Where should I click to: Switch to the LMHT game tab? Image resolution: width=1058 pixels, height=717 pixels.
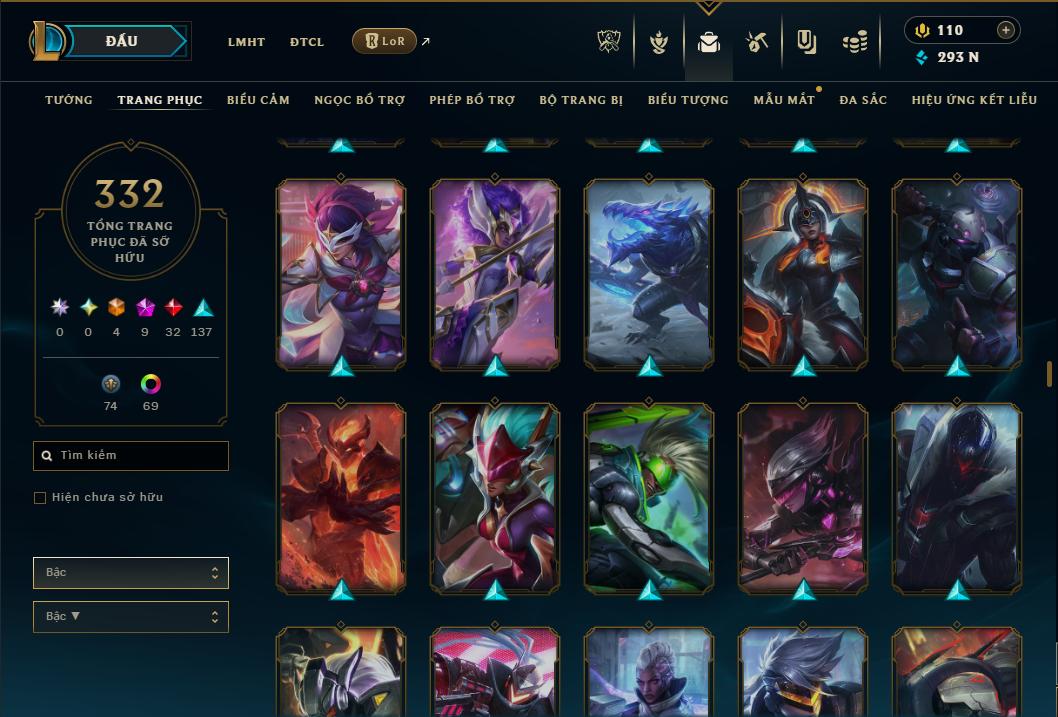(x=246, y=42)
